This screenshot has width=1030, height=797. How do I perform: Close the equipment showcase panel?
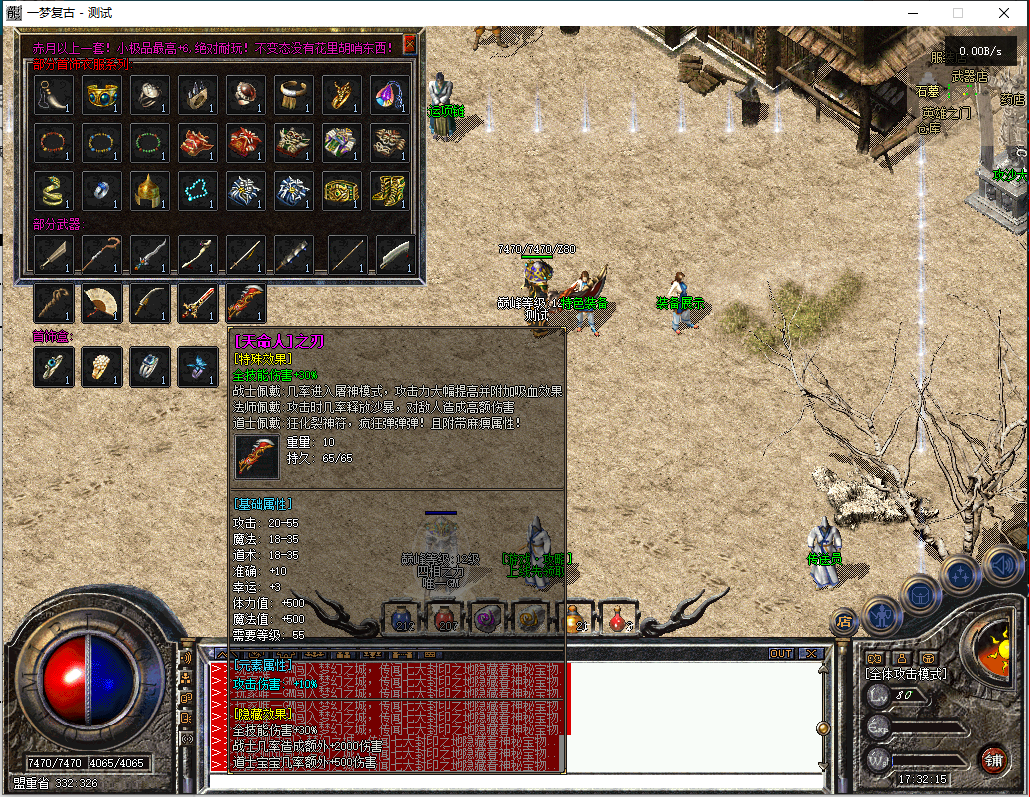[409, 46]
